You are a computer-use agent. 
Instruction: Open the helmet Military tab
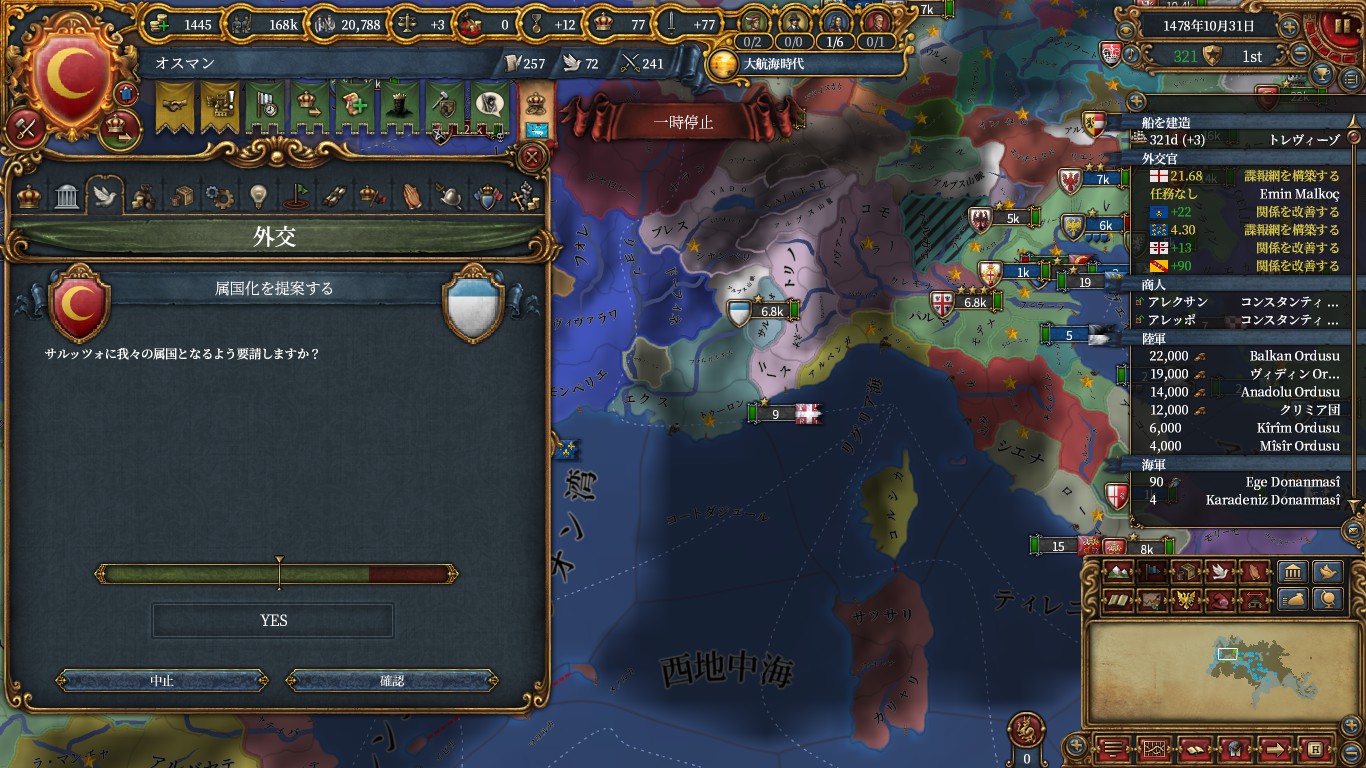pos(449,196)
